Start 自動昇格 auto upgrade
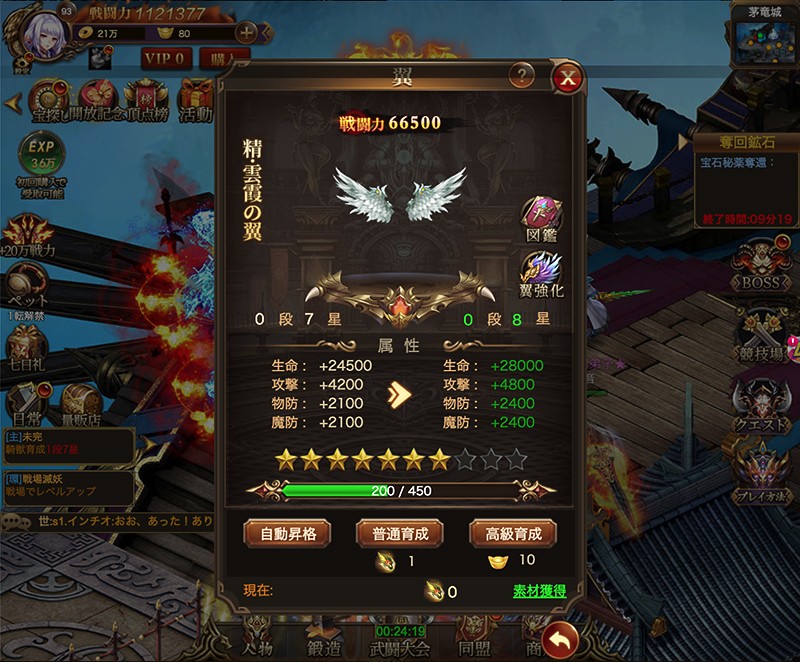This screenshot has width=800, height=662. pyautogui.click(x=287, y=533)
